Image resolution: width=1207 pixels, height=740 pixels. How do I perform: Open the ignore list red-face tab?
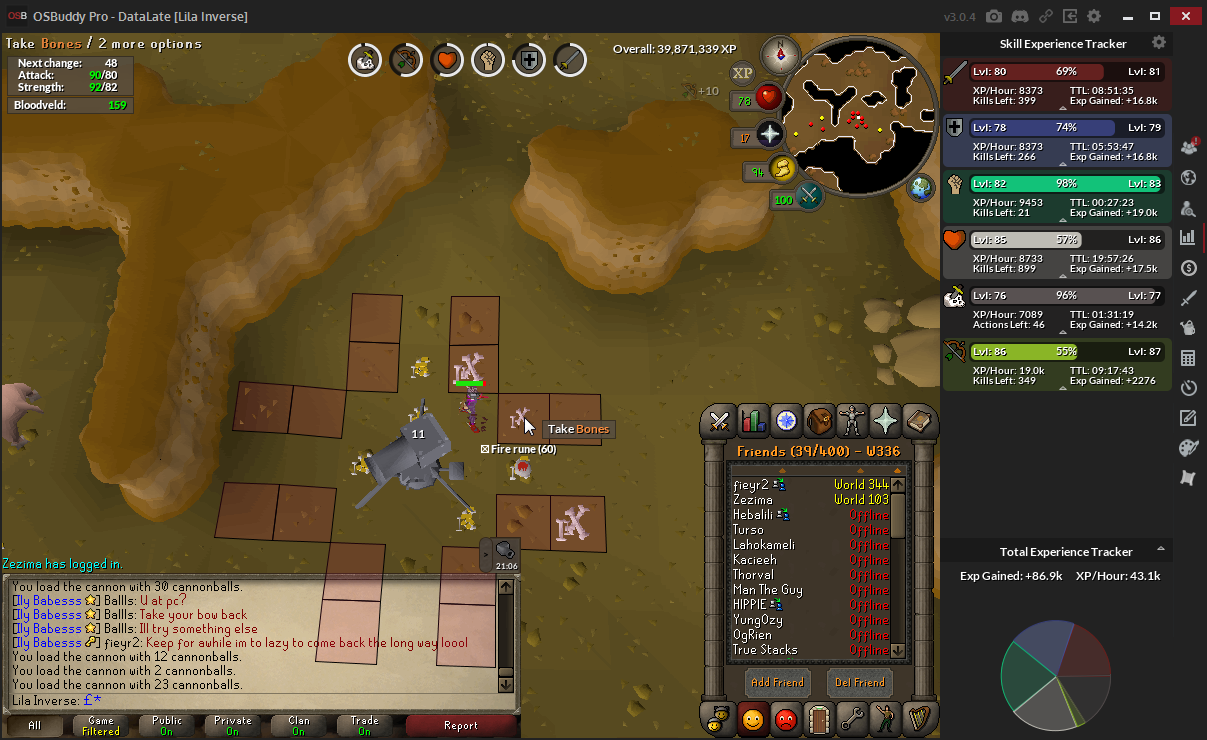pyautogui.click(x=786, y=718)
